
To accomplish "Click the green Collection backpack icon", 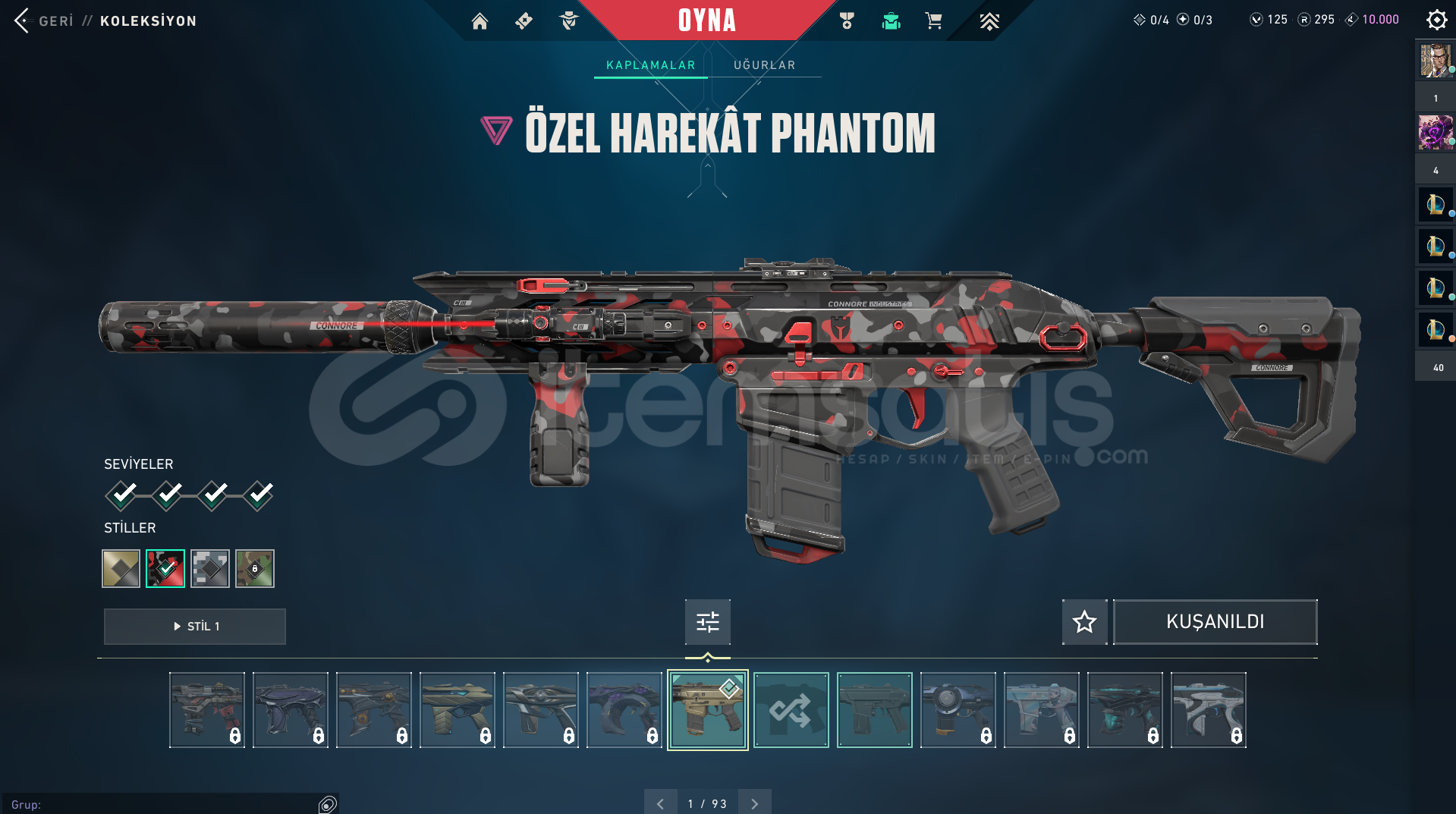I will (x=890, y=20).
